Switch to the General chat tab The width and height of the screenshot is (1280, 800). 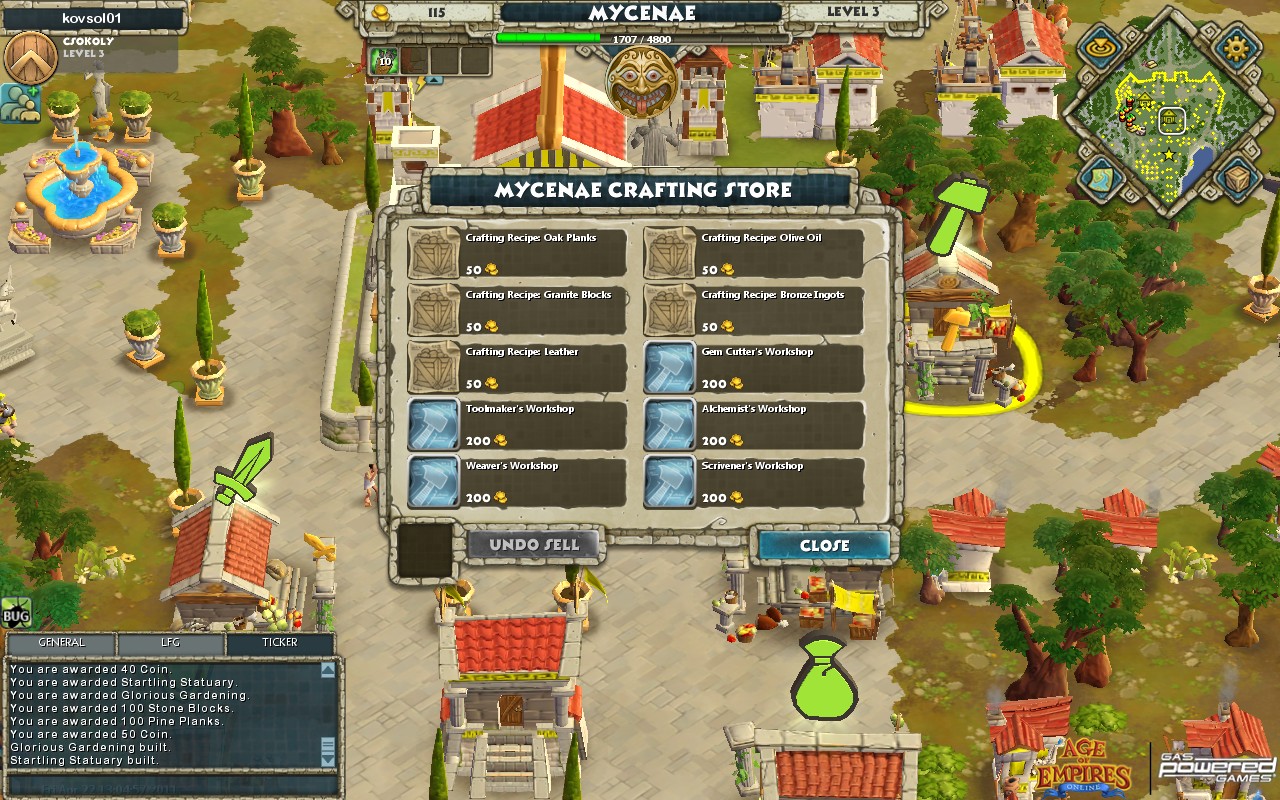pos(61,643)
